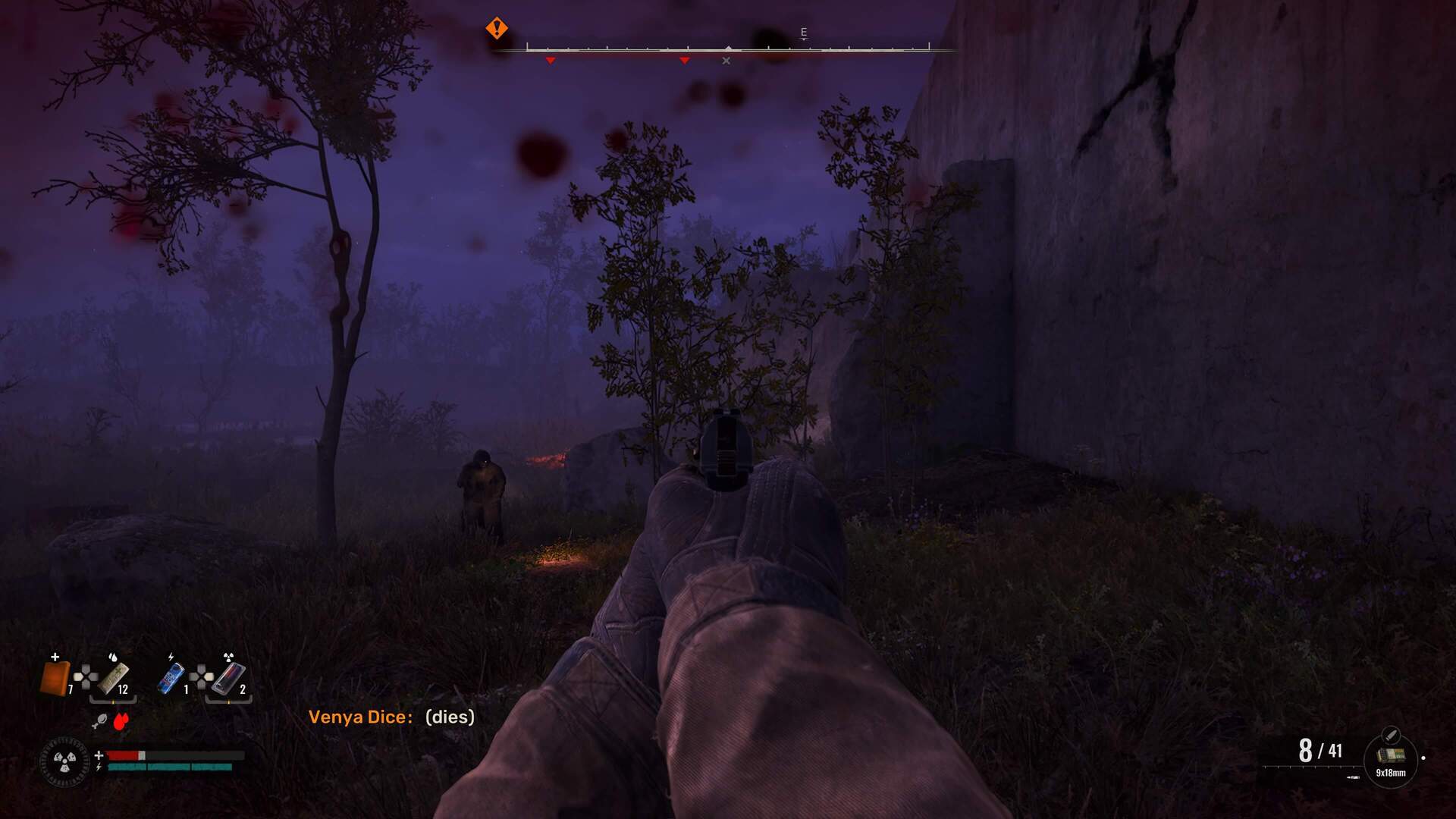Click the stamina lightning bolt icon
The height and width of the screenshot is (819, 1456).
(99, 767)
